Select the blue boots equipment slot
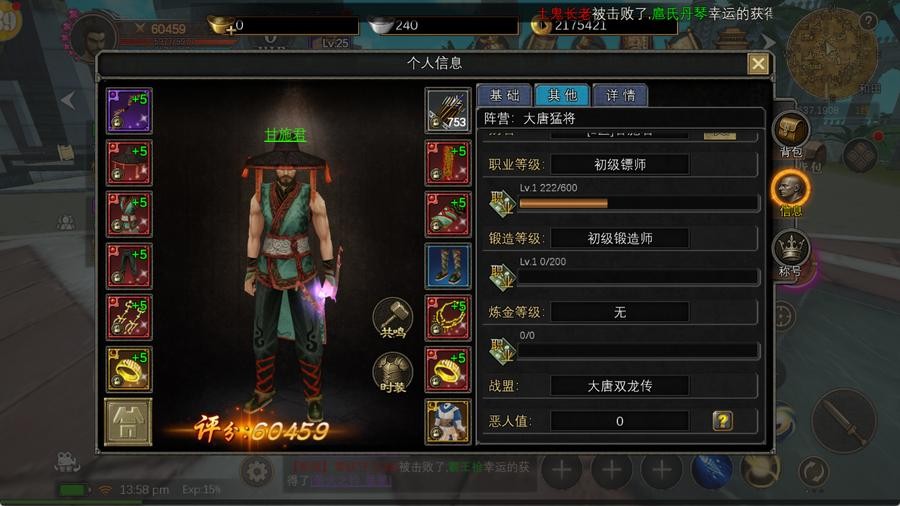Screen dimensions: 900x506 (x=447, y=266)
